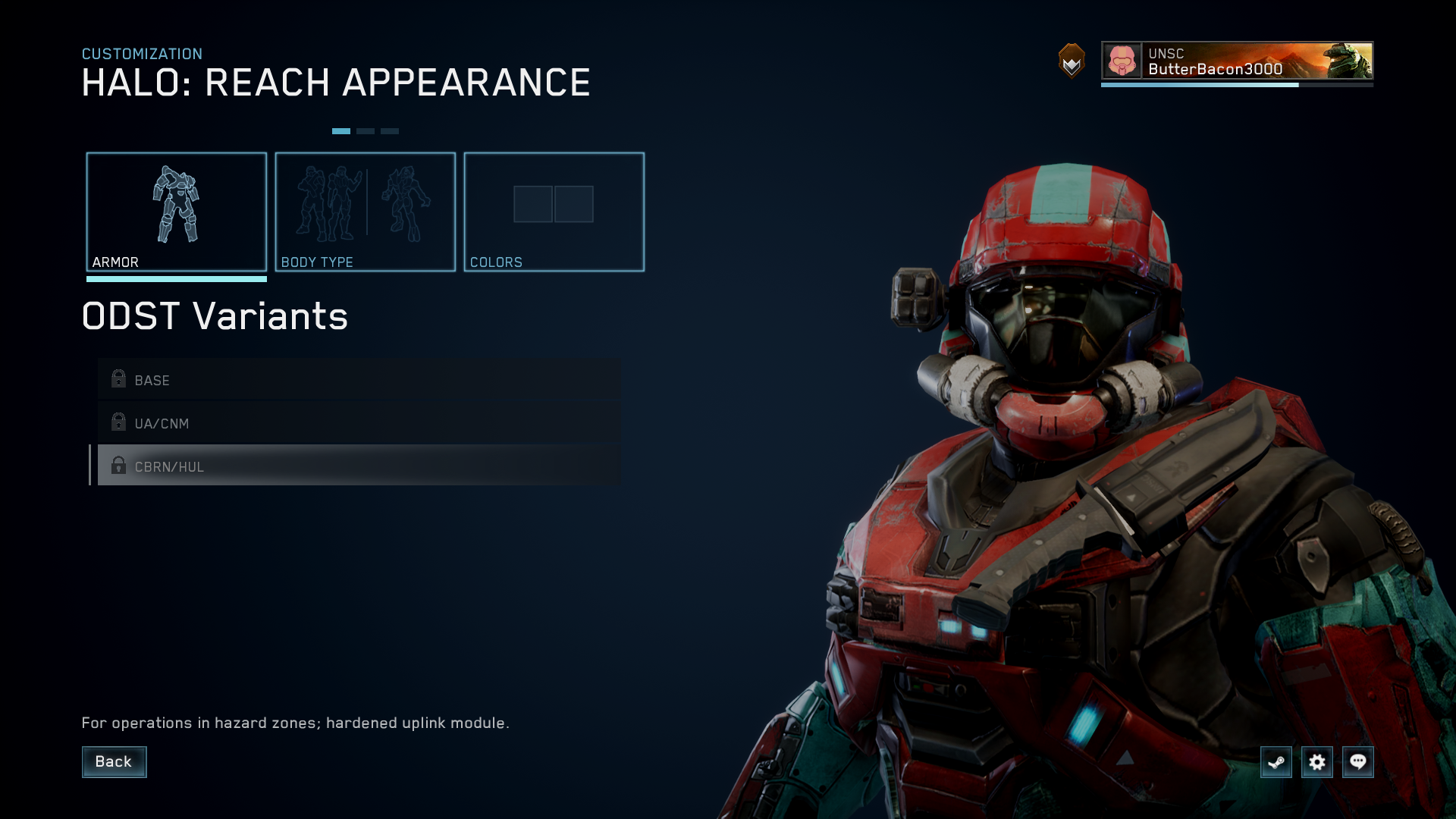
Task: Open settings via the gear icon
Action: pos(1316,761)
